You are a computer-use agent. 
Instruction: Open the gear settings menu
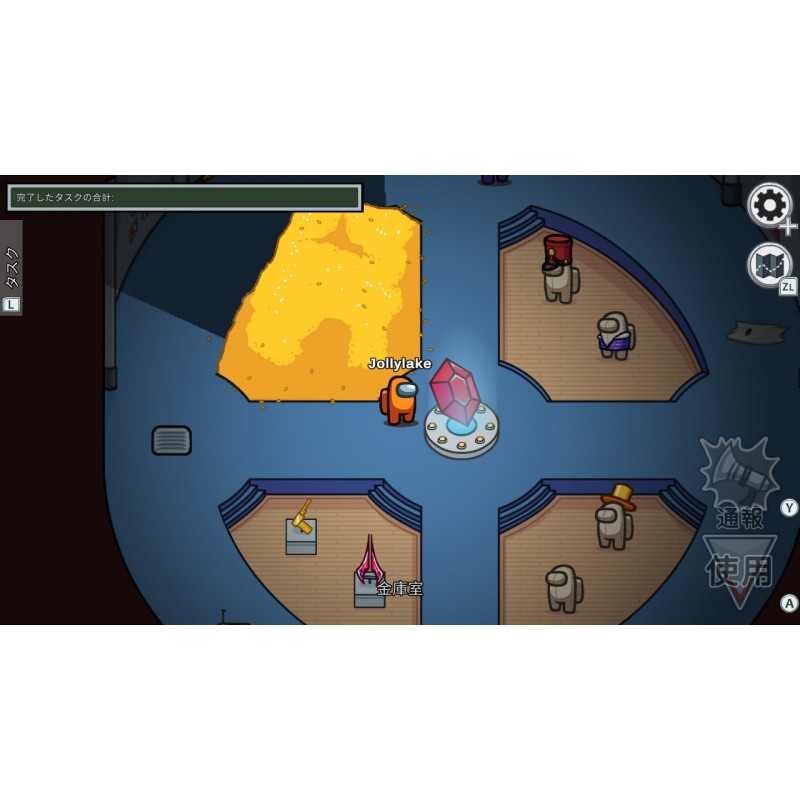click(769, 205)
